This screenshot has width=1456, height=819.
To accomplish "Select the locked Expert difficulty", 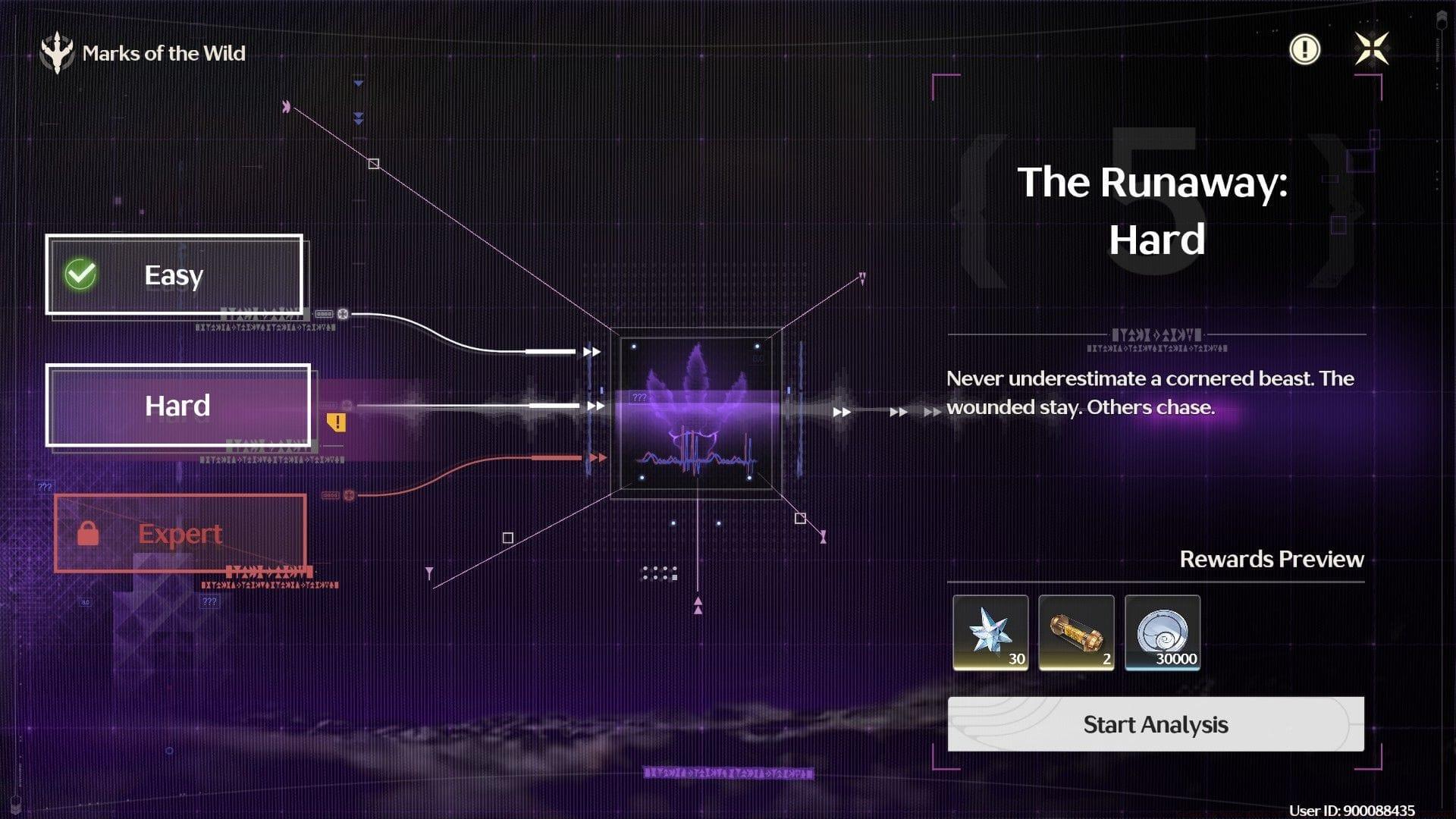I will 180,533.
